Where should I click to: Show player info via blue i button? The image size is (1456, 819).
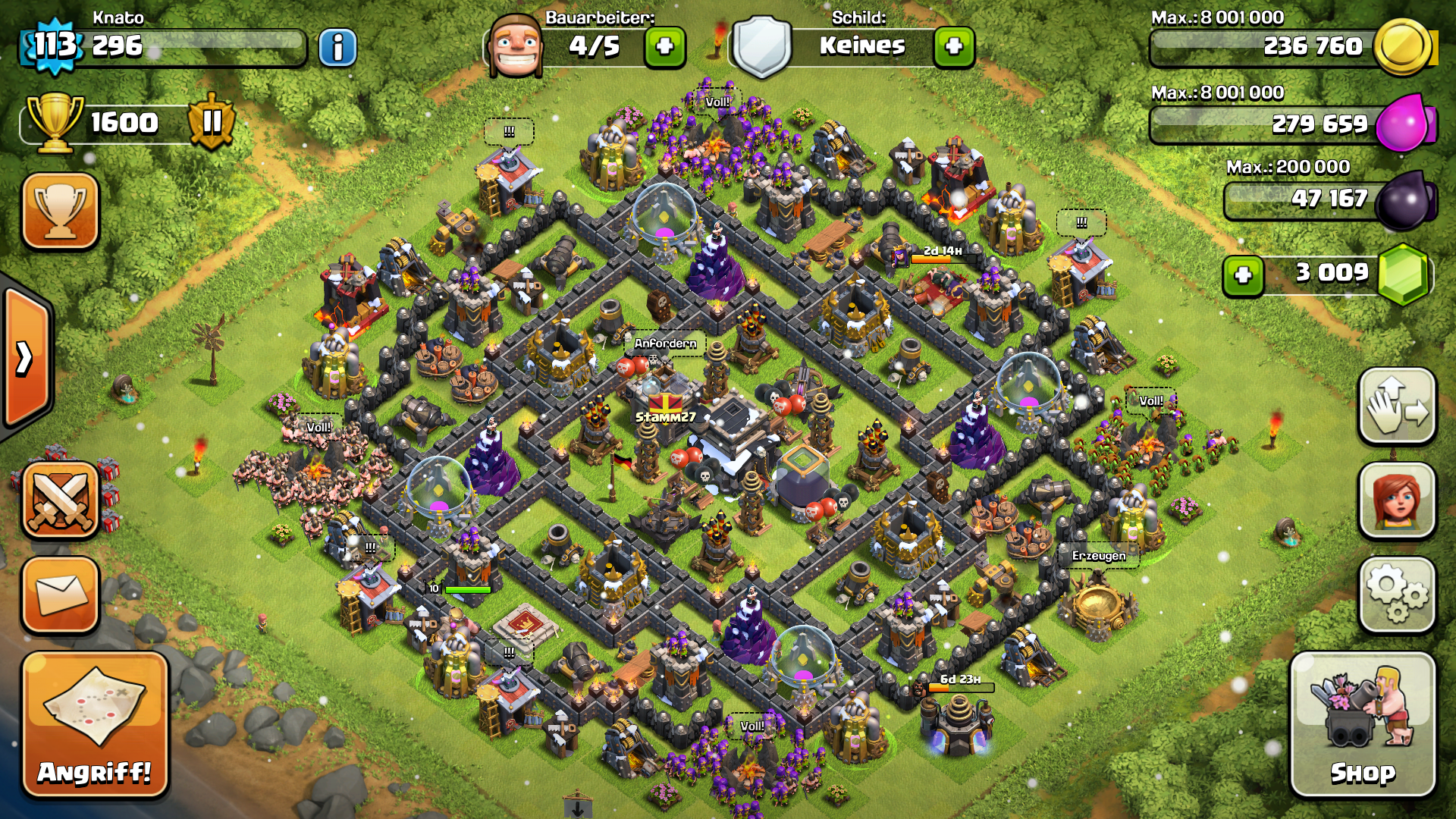(x=337, y=48)
